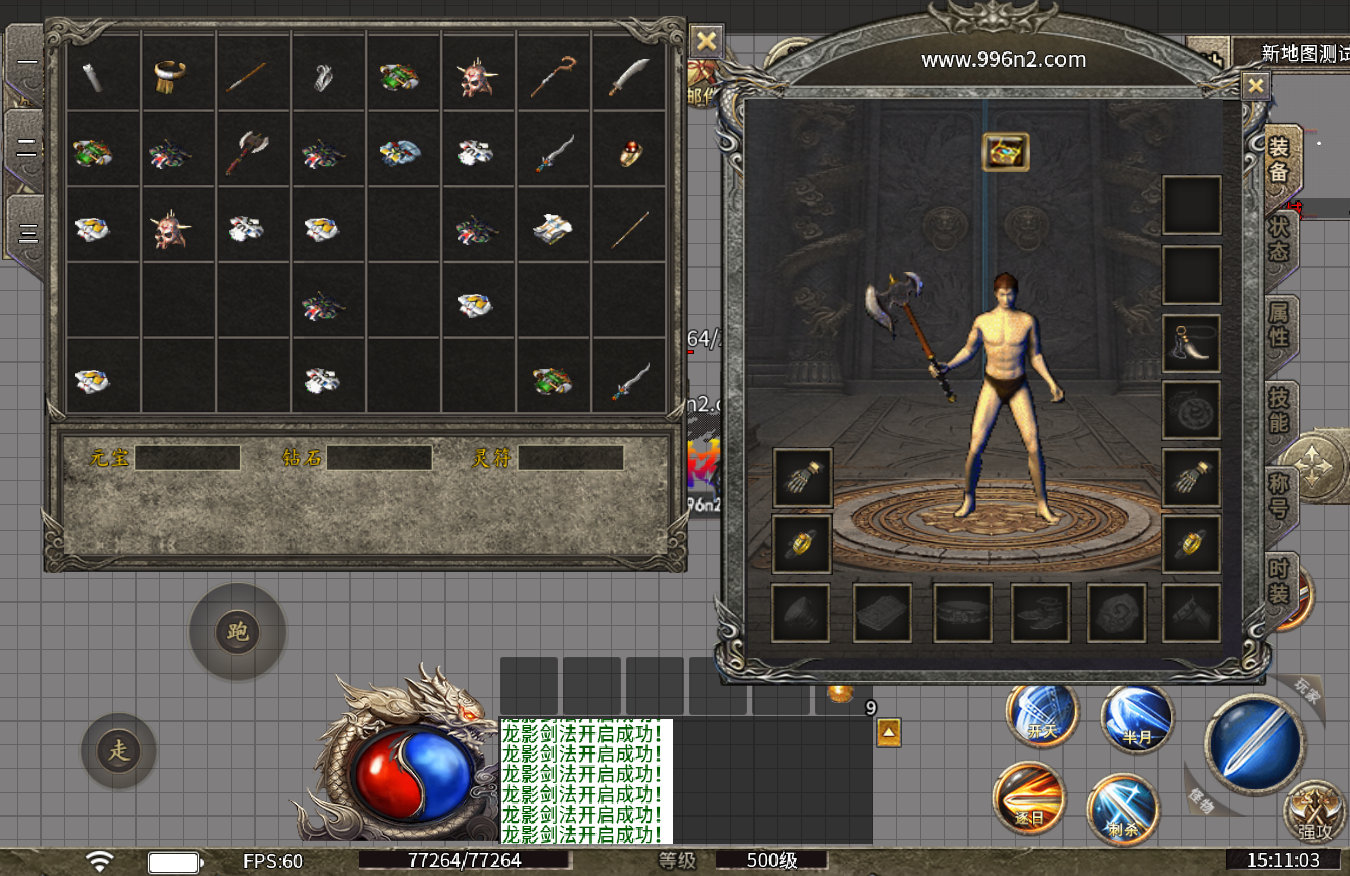Show the 技能 skills tab
Screen dimensions: 1350x876
click(1279, 408)
